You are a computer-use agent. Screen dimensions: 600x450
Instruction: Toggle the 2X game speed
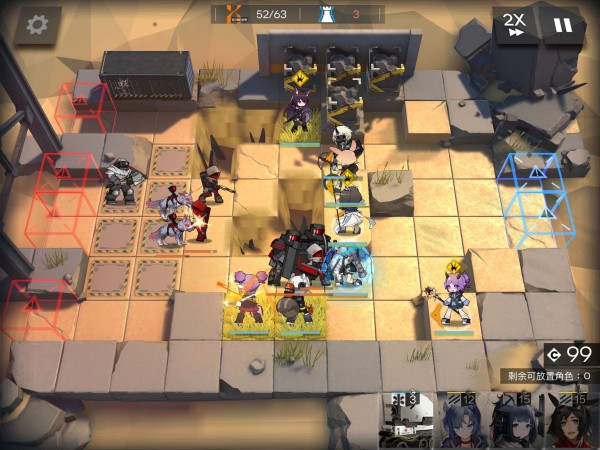515,24
